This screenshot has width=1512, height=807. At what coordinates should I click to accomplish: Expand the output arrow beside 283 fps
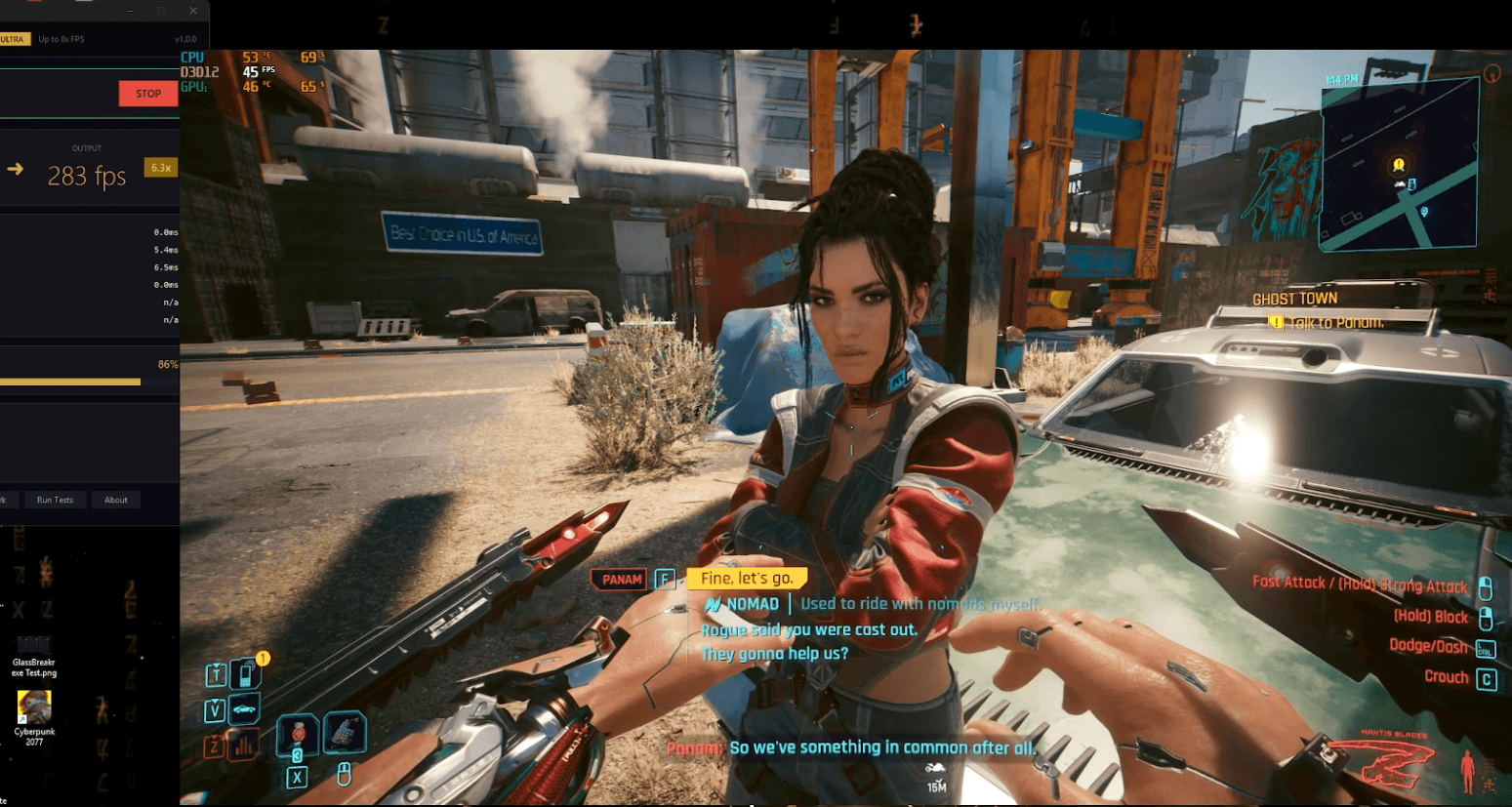coord(14,168)
